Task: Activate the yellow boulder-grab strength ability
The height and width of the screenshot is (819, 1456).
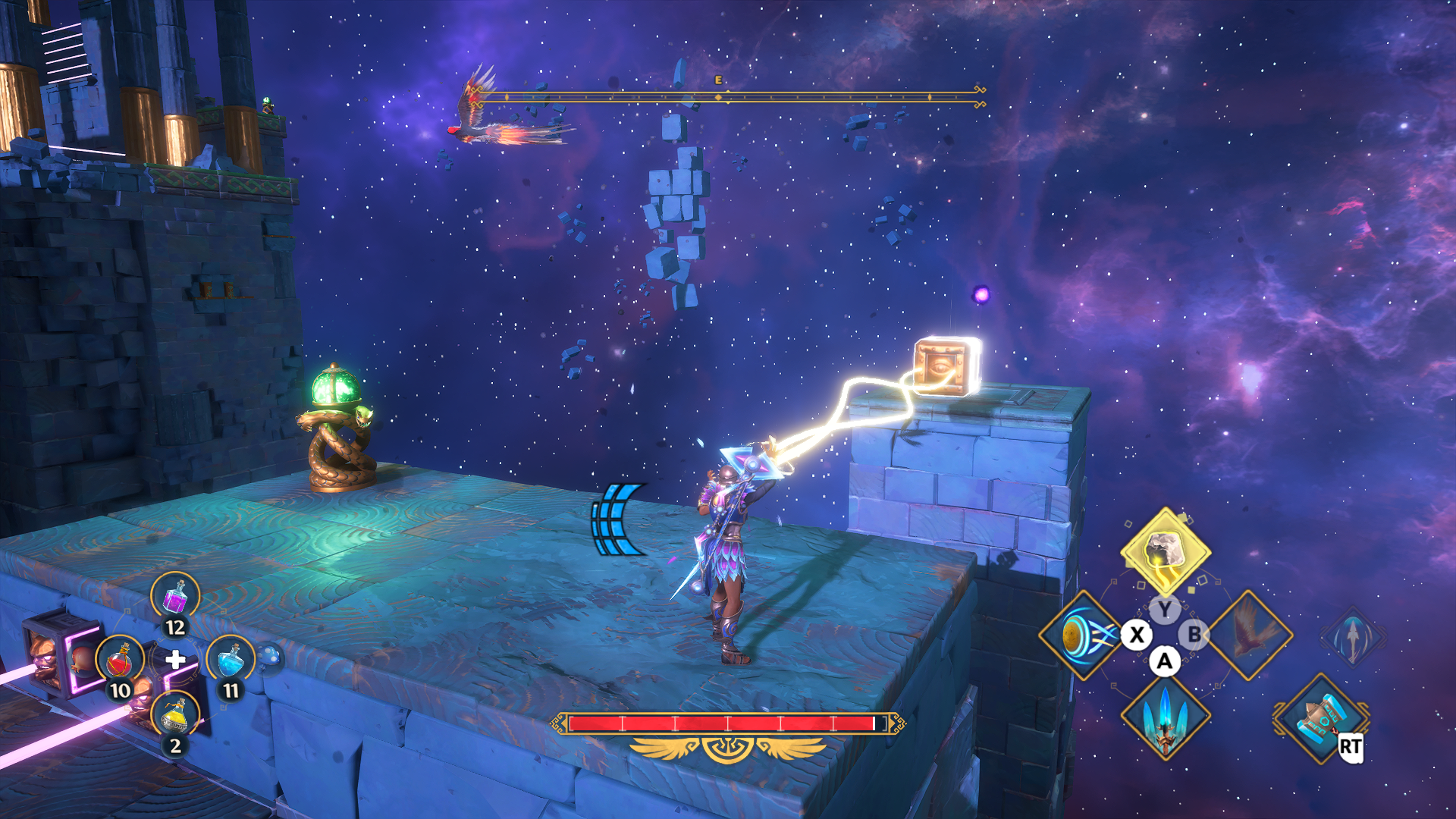Action: coord(1165,551)
